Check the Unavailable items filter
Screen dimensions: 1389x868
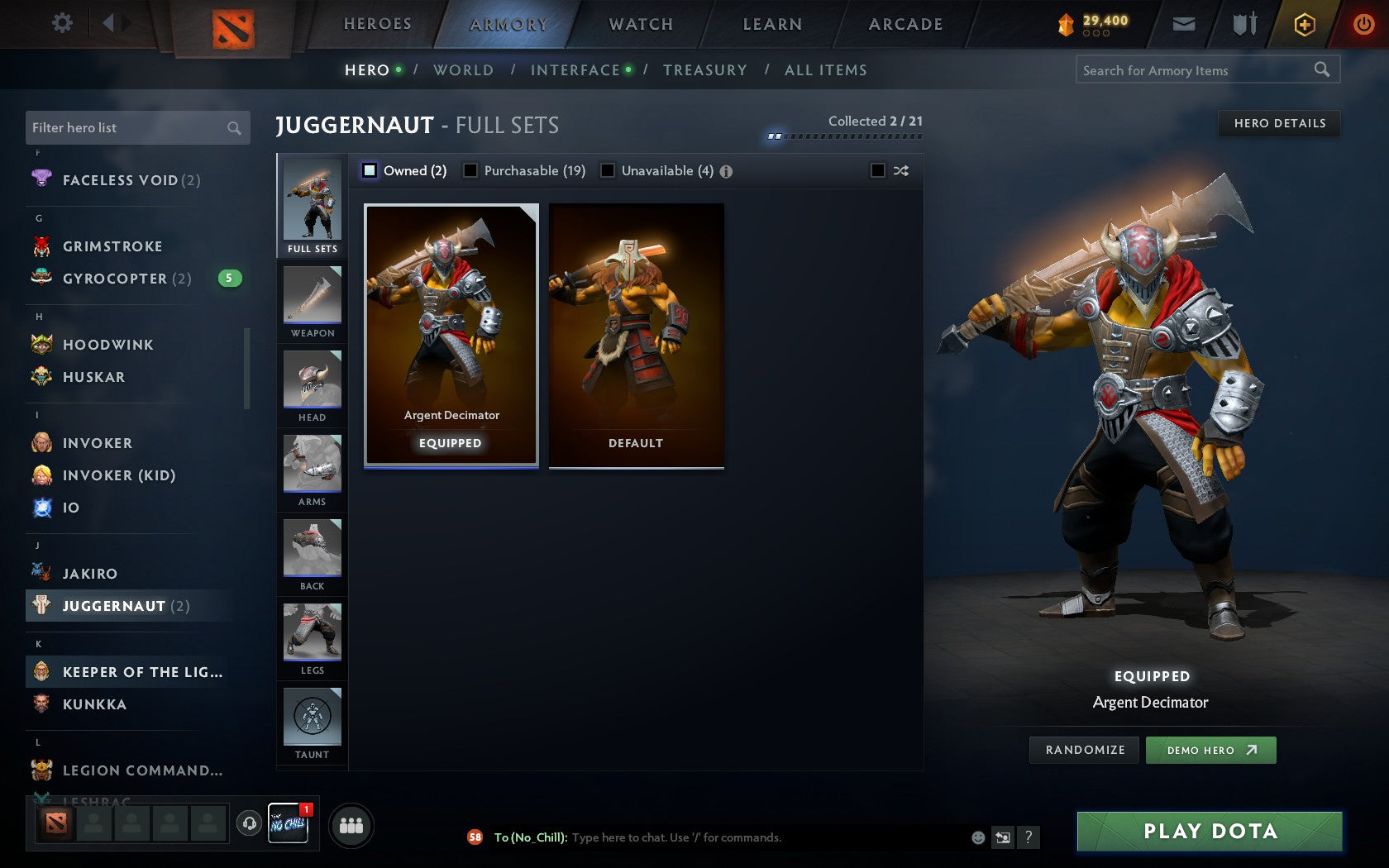pos(609,171)
